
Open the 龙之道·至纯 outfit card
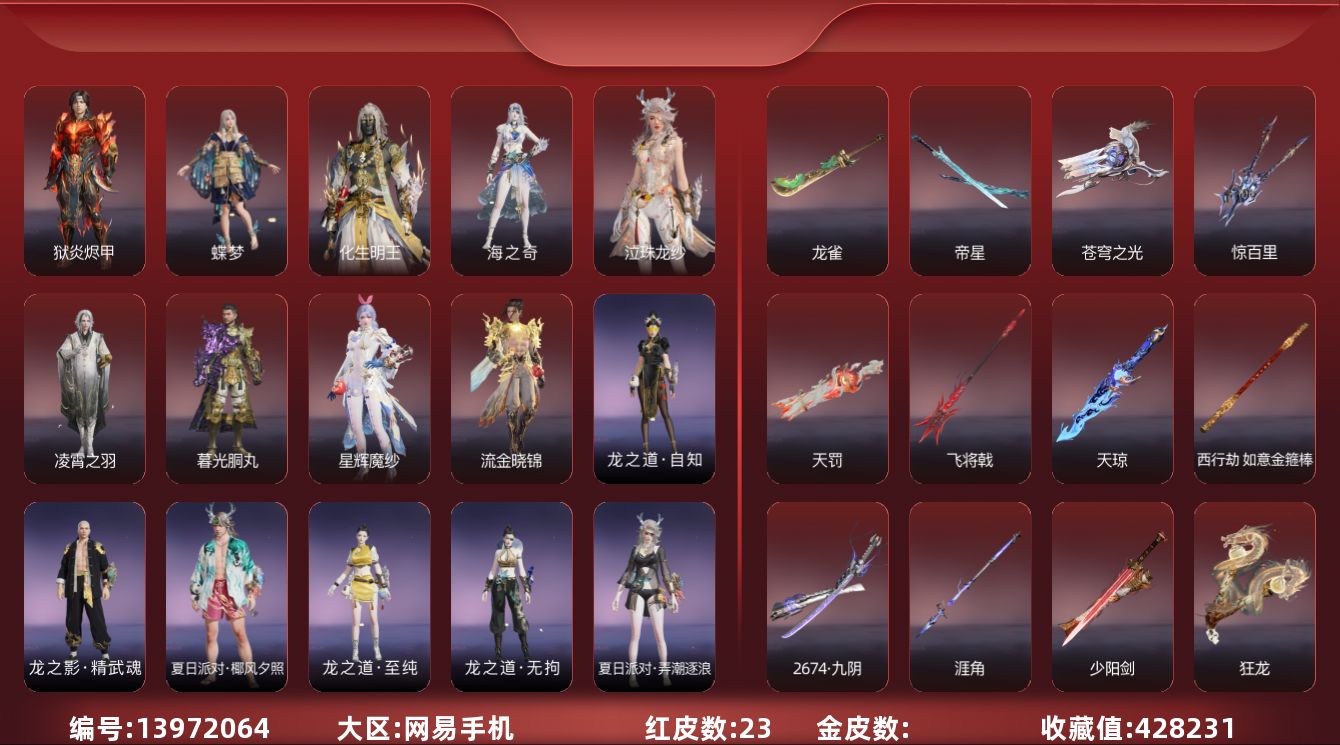pos(369,596)
